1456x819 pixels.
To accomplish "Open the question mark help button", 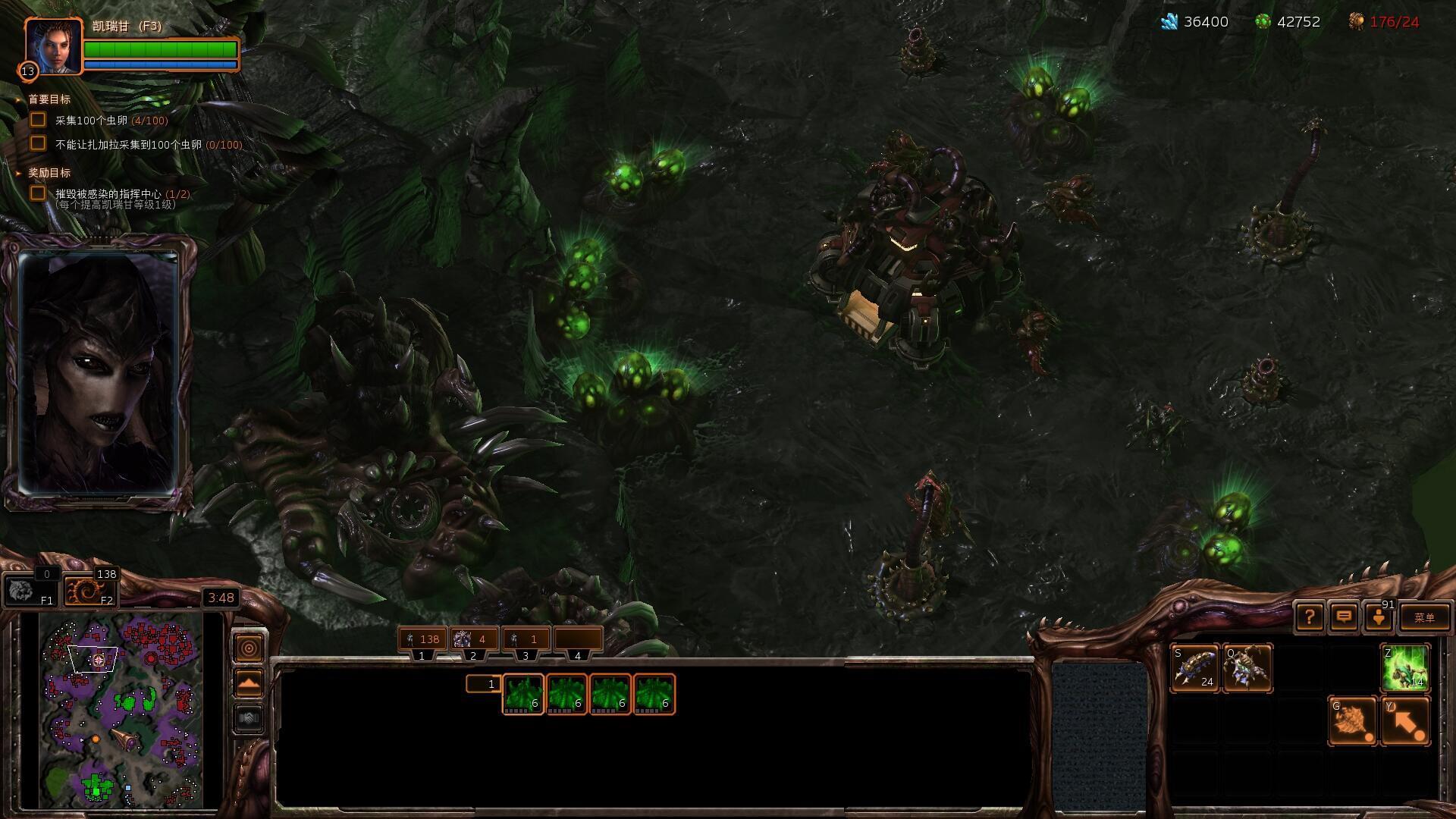I will (1310, 617).
